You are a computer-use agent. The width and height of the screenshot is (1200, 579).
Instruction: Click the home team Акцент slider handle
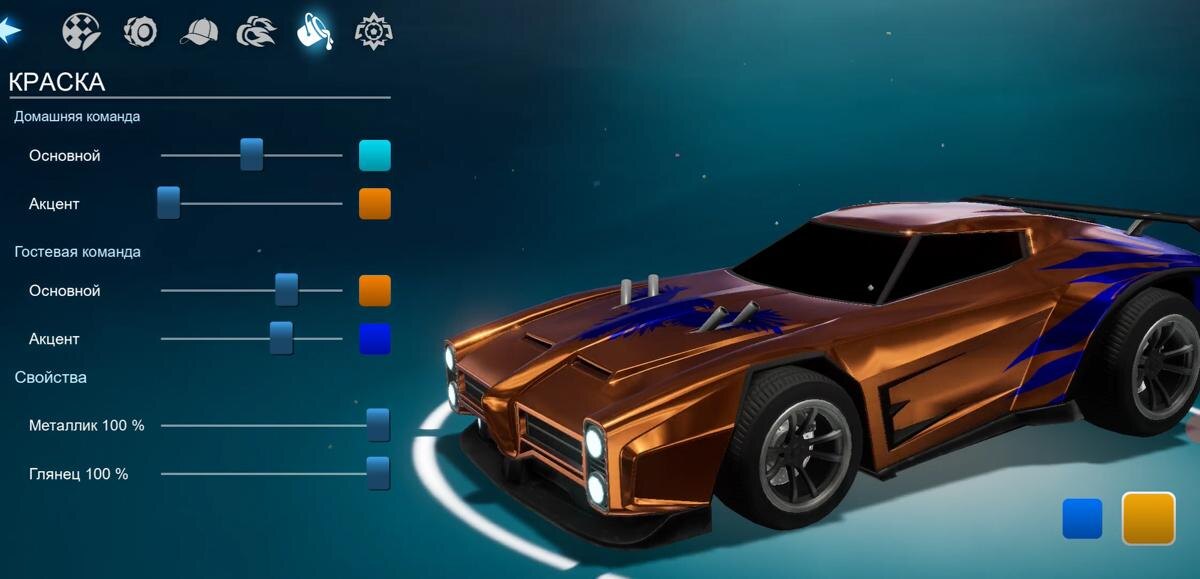168,203
